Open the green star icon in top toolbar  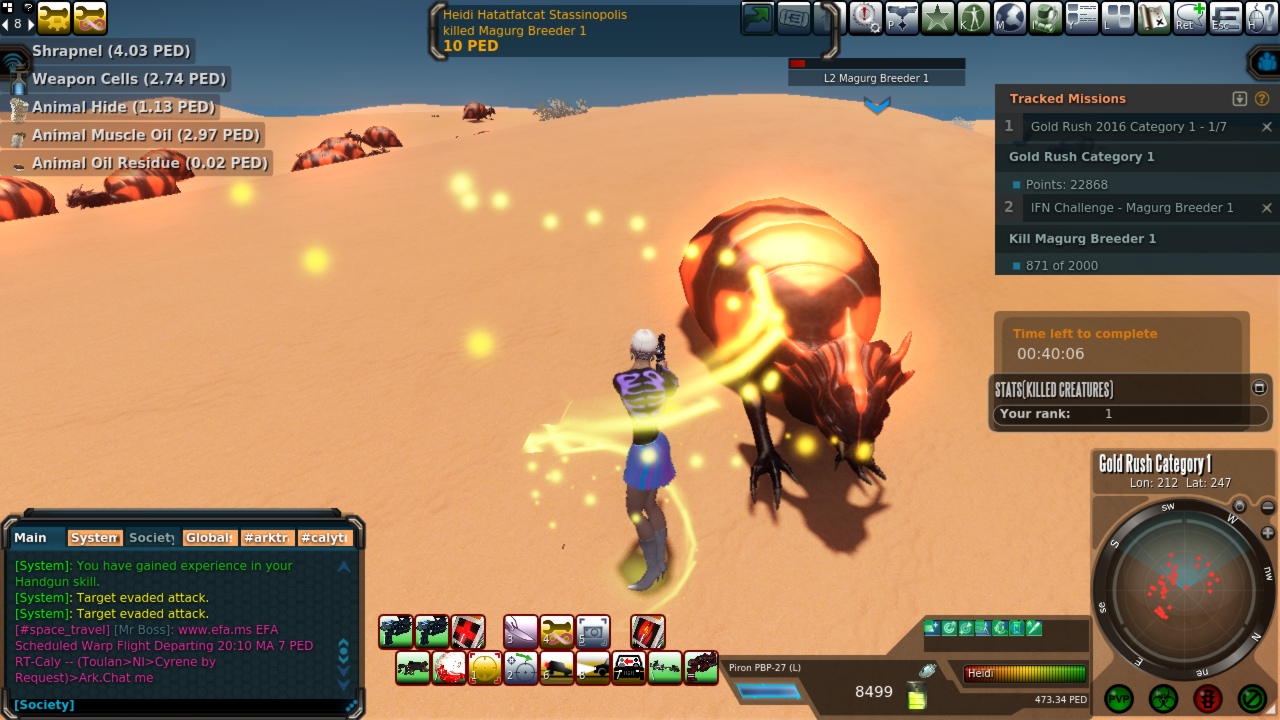937,17
